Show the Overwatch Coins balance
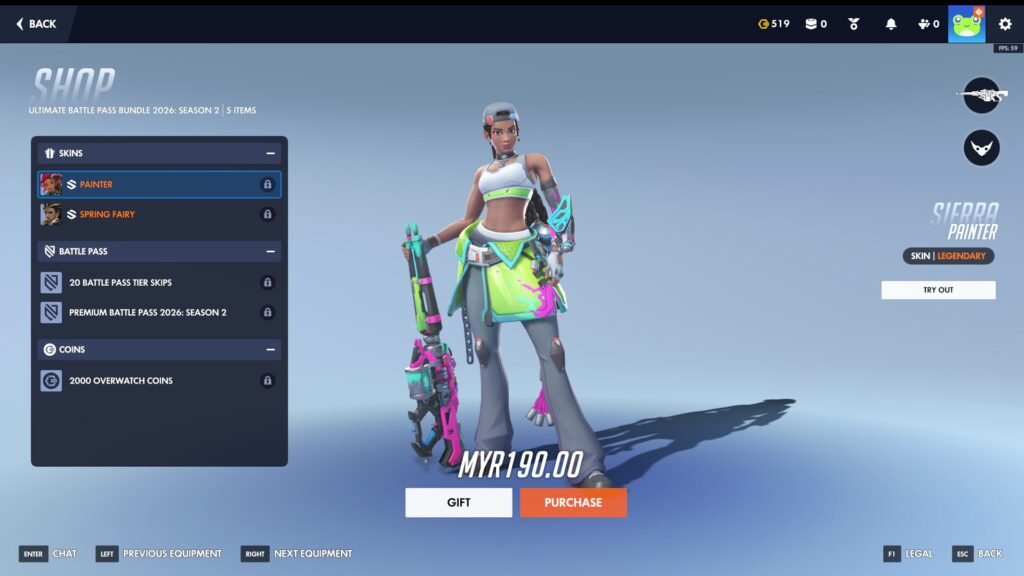The image size is (1024, 576). pos(774,24)
